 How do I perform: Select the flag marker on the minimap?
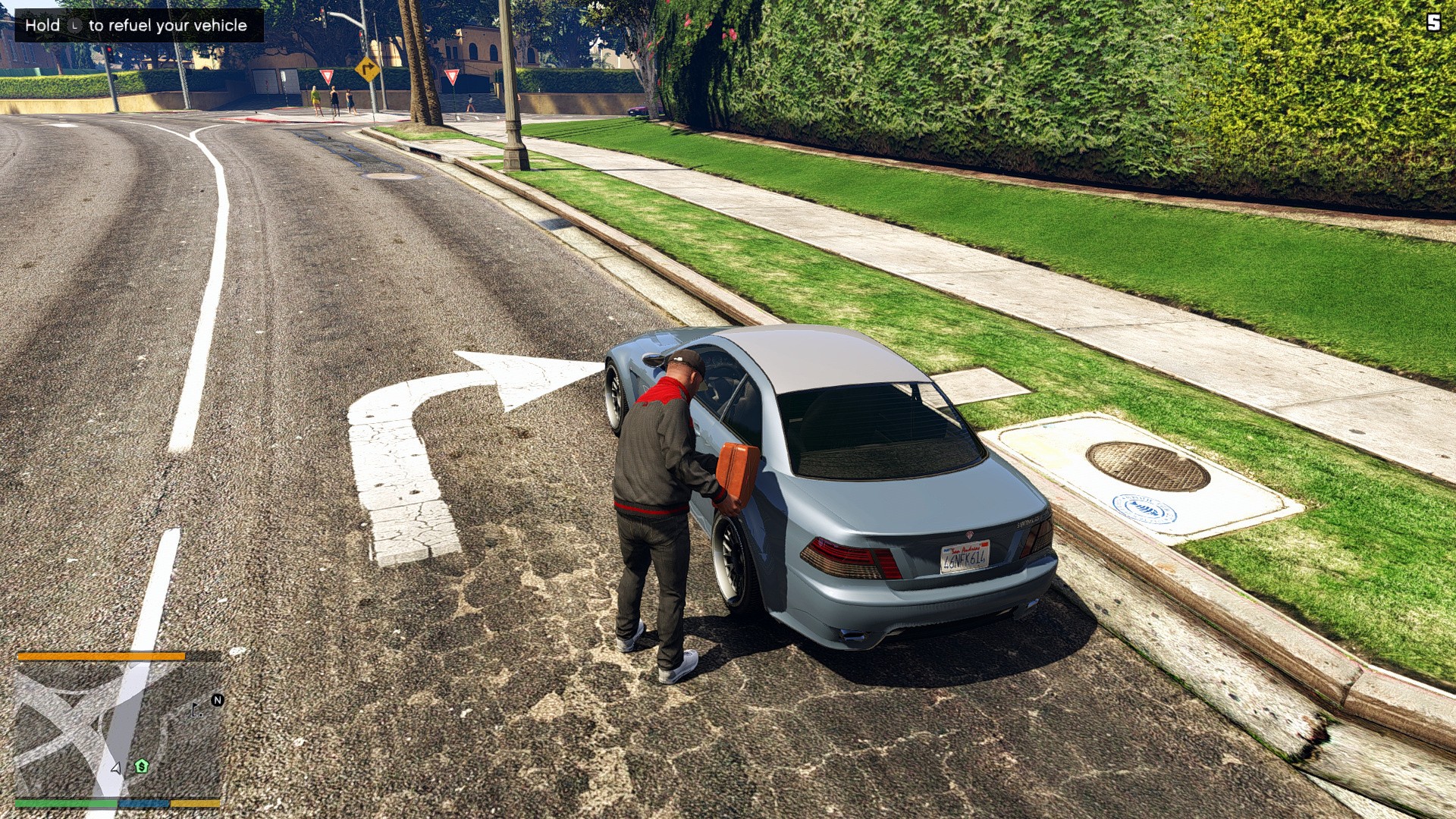[196, 710]
